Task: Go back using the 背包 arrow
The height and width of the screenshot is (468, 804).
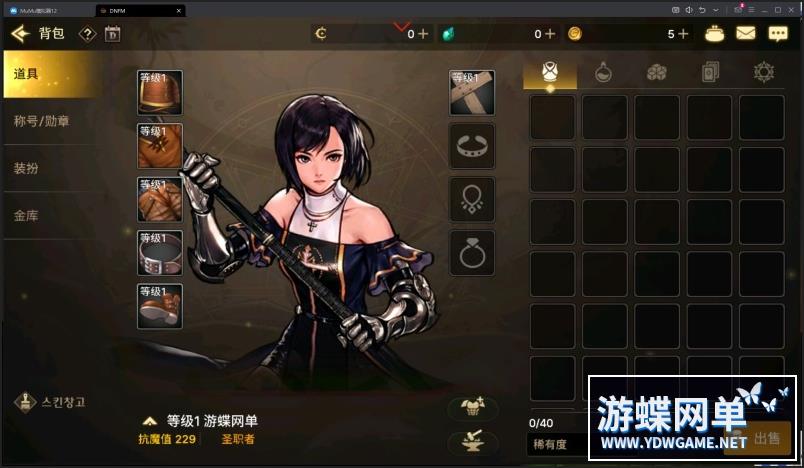Action: [20, 34]
